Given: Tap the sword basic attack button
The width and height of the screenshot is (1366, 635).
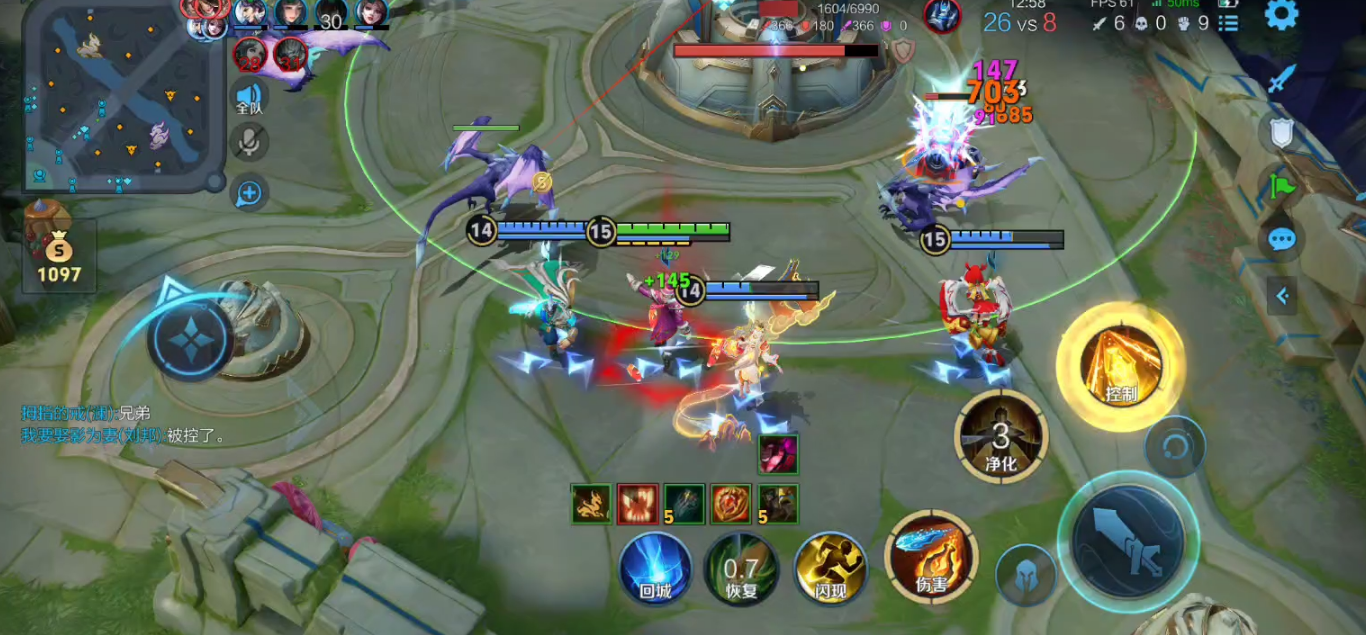Looking at the screenshot, I should click(x=1128, y=540).
